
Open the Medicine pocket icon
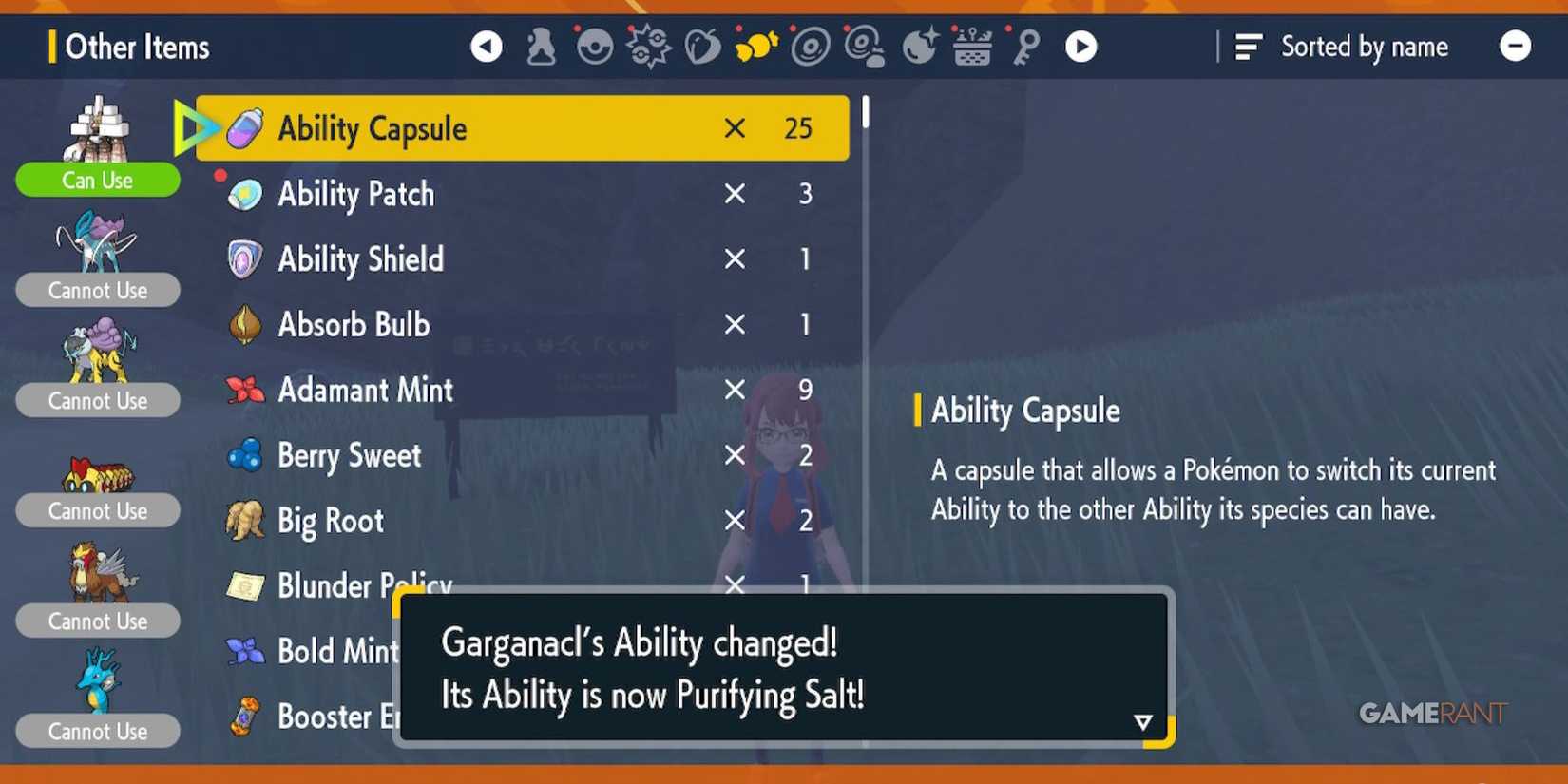[x=541, y=46]
